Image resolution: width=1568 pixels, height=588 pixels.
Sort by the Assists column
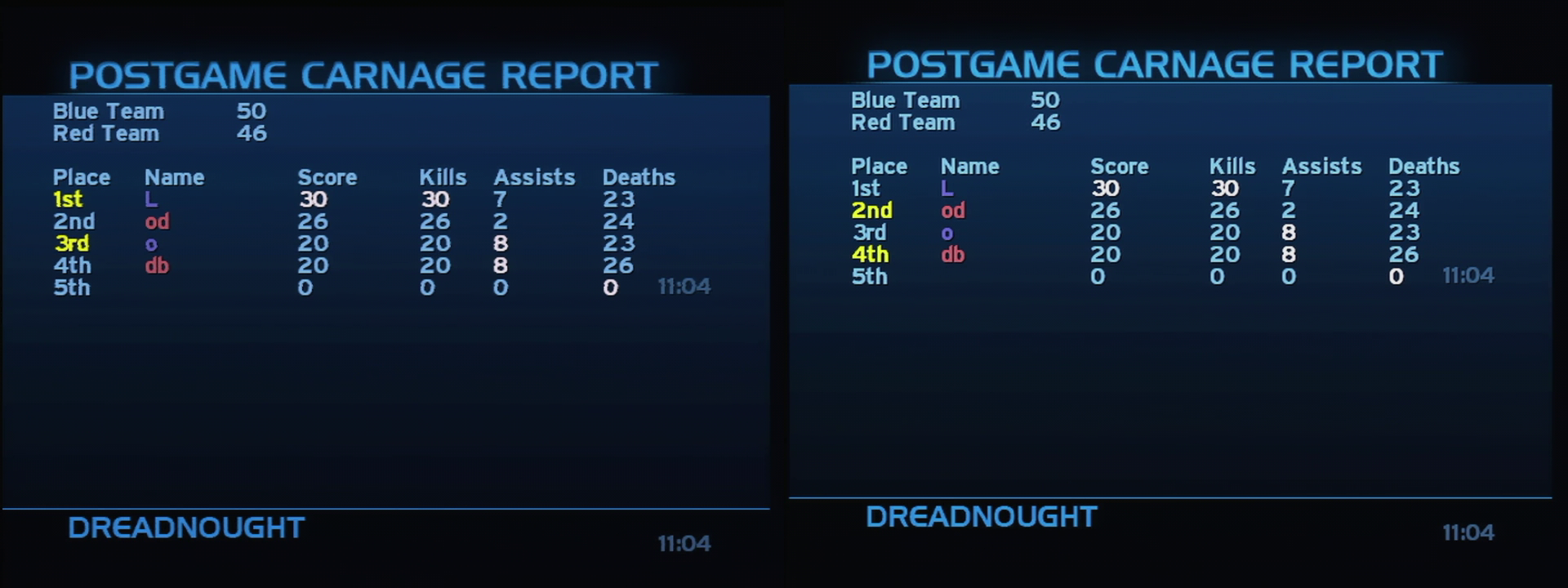click(x=534, y=176)
